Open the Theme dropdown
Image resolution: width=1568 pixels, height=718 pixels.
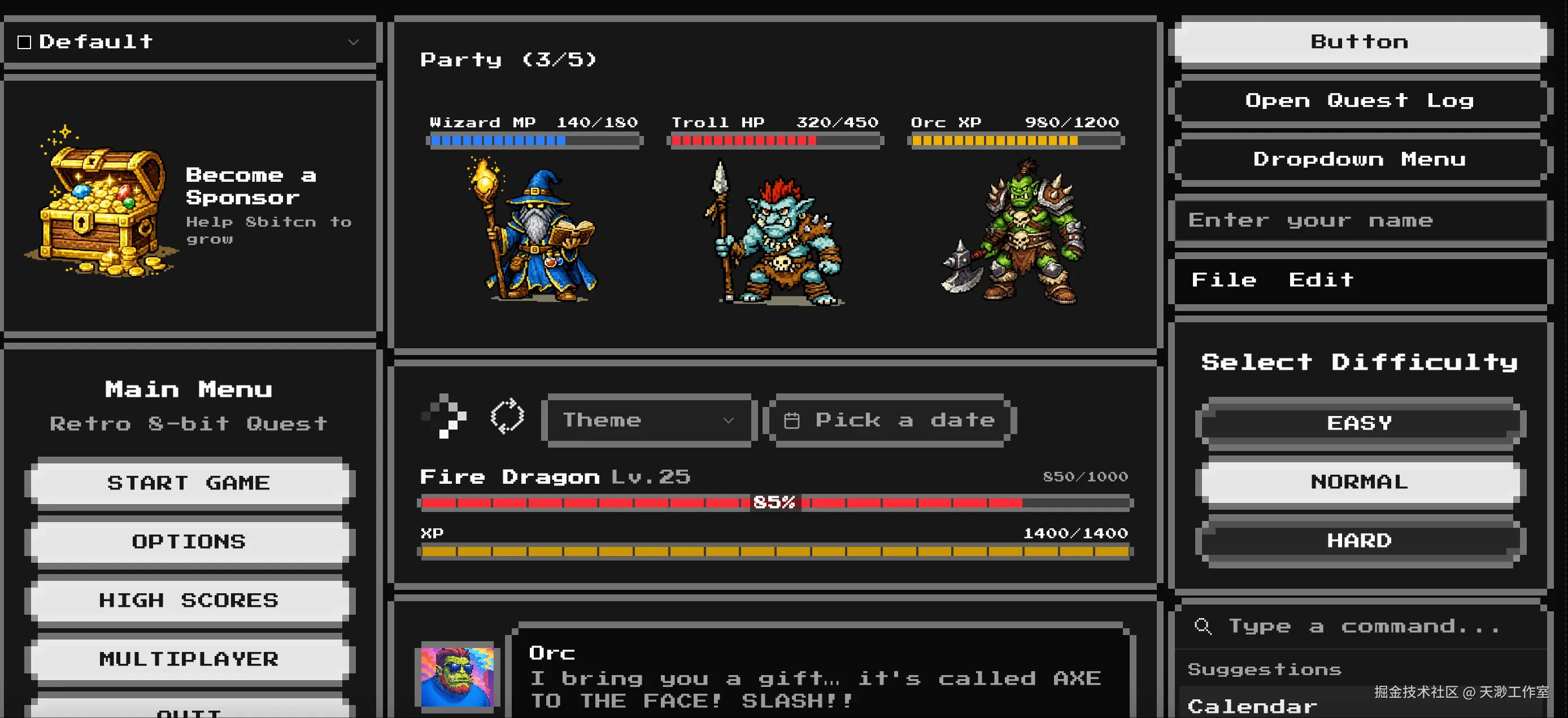(648, 419)
